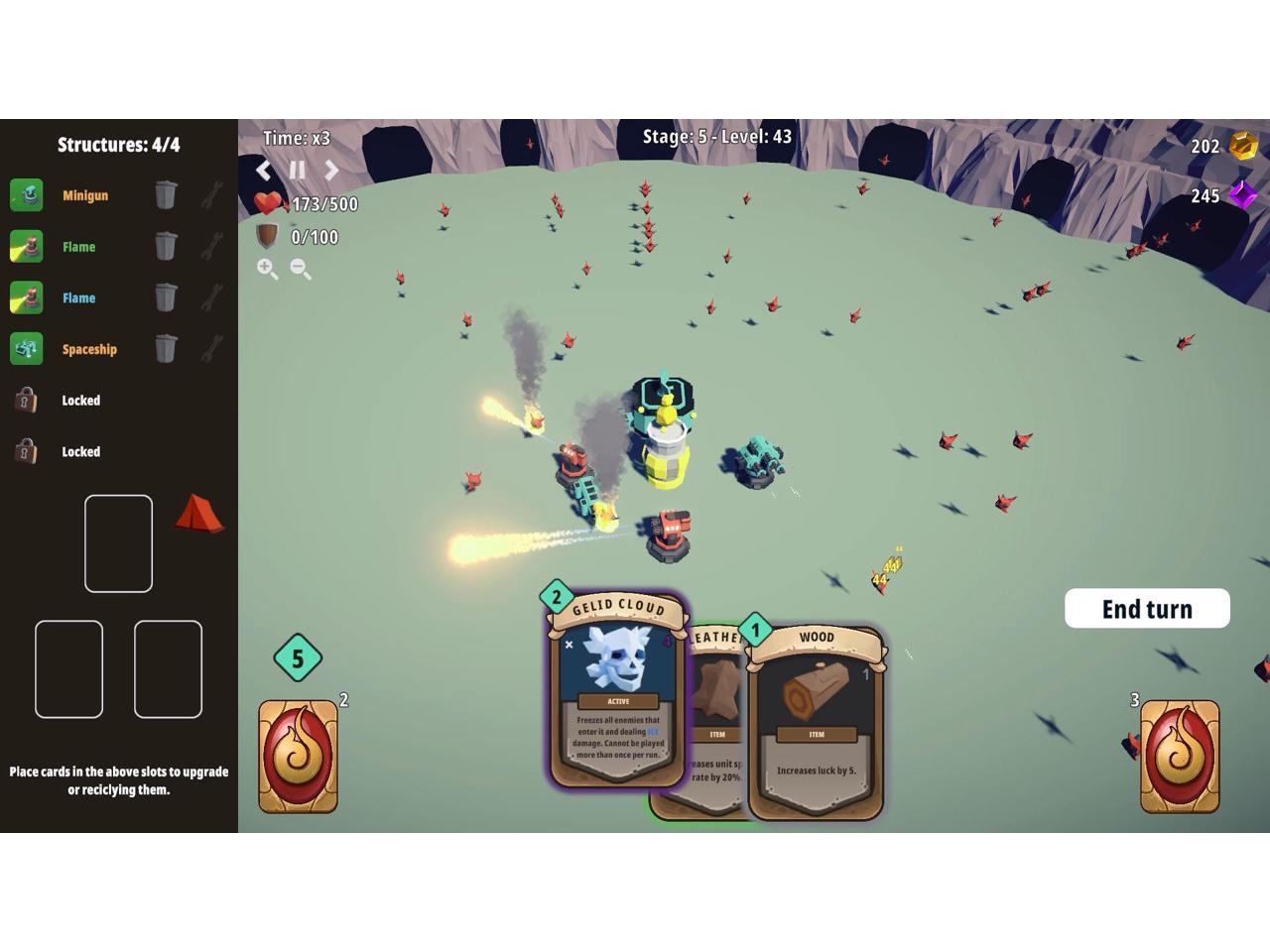Viewport: 1270px width, 952px height.
Task: Pause the game speed
Action: [x=297, y=171]
